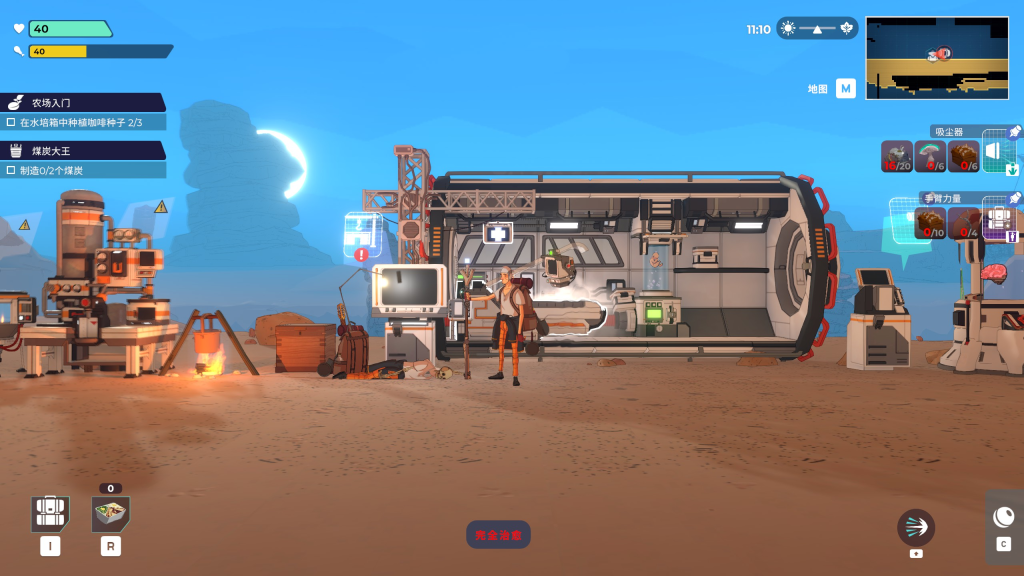
Task: Click the day and season indicator
Action: [x=817, y=29]
